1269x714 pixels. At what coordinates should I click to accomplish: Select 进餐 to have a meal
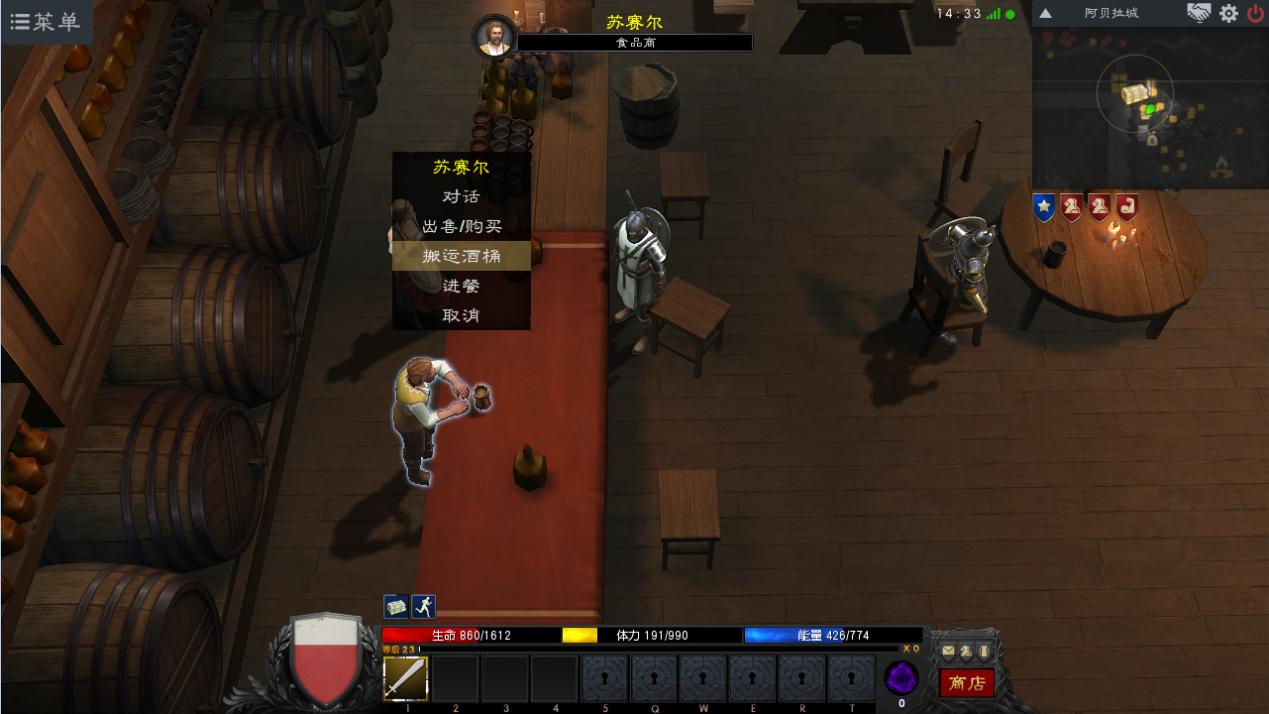pyautogui.click(x=461, y=286)
